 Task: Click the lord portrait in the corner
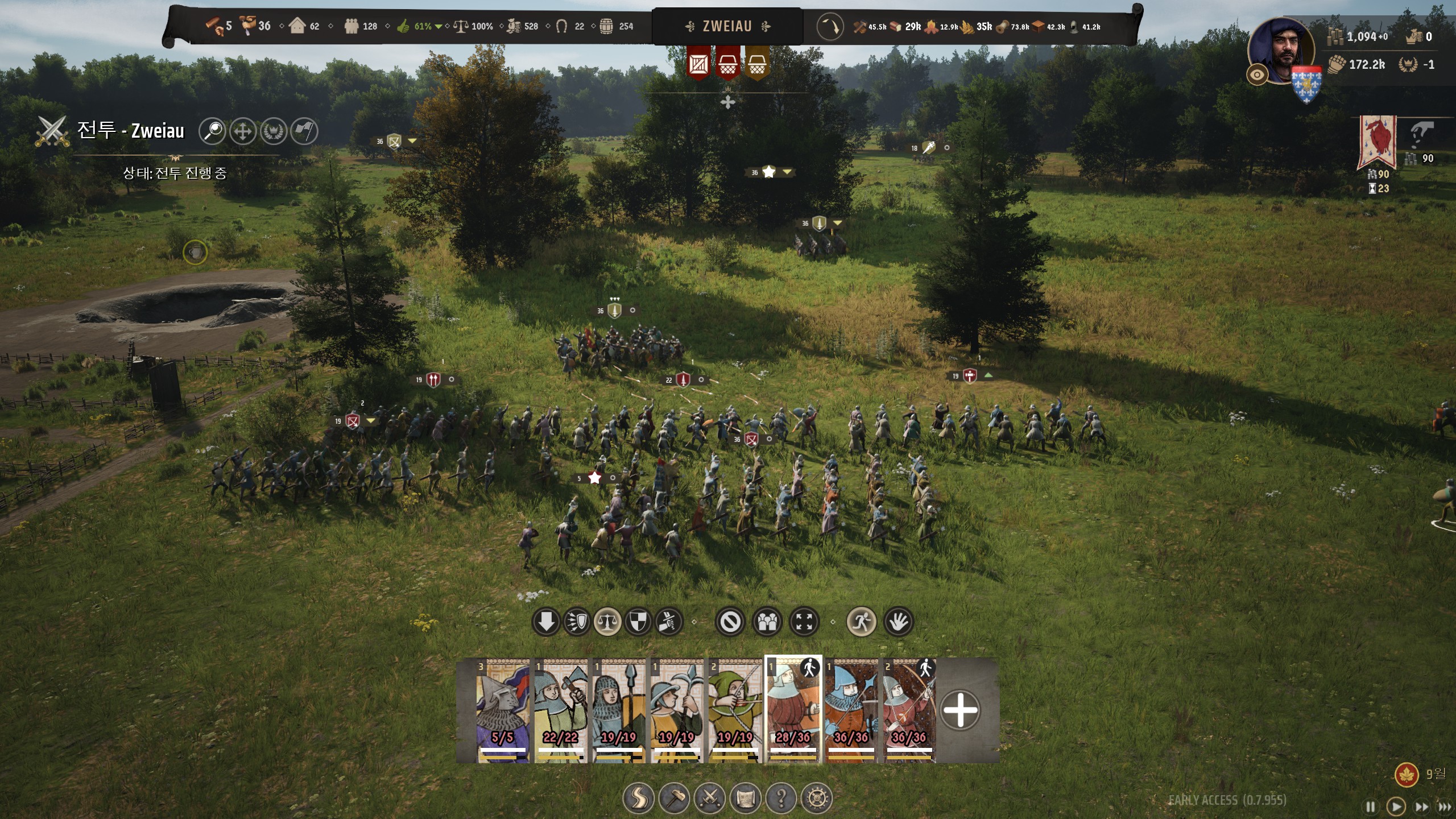tap(1281, 50)
